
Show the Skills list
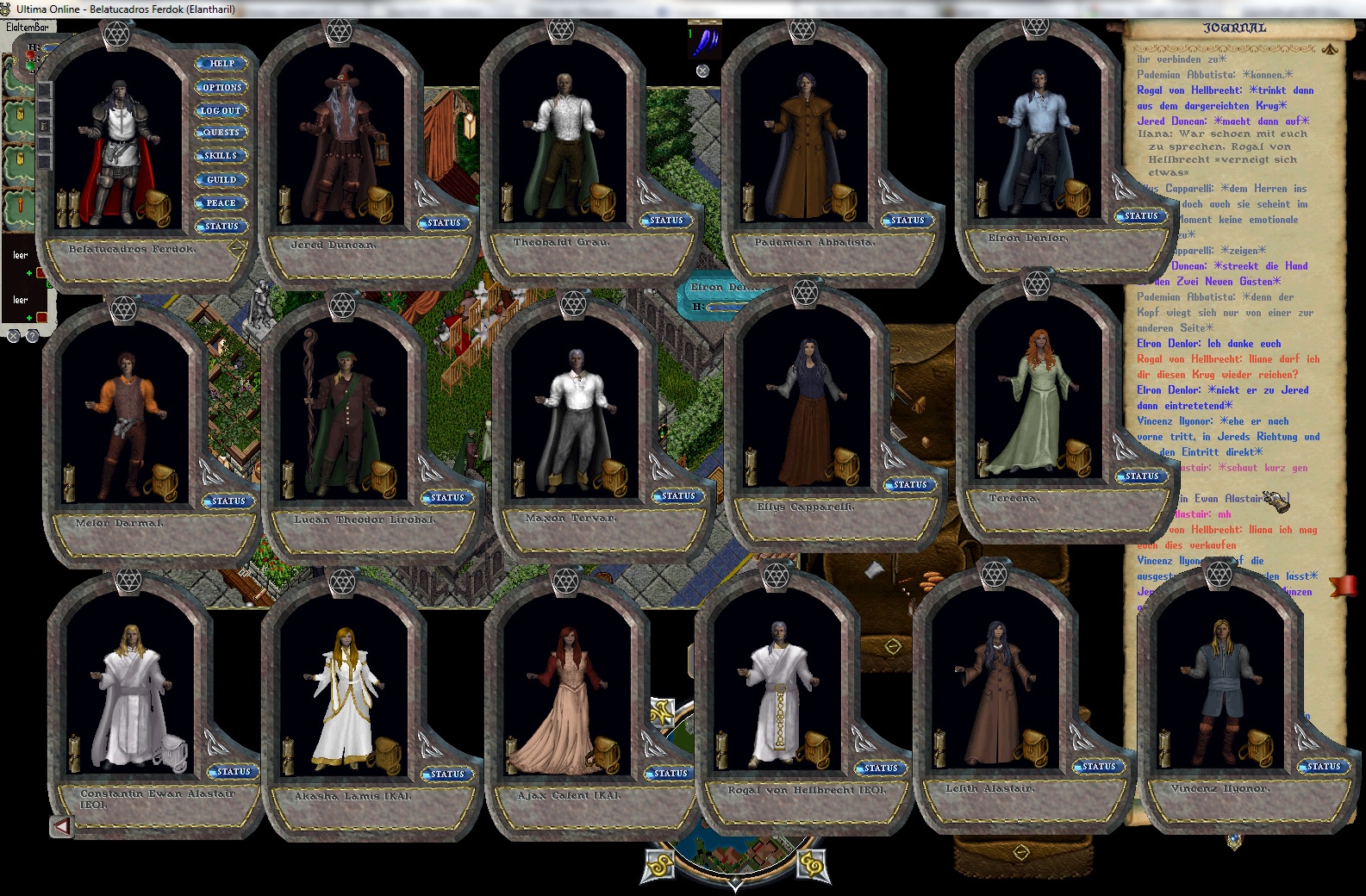tap(221, 156)
